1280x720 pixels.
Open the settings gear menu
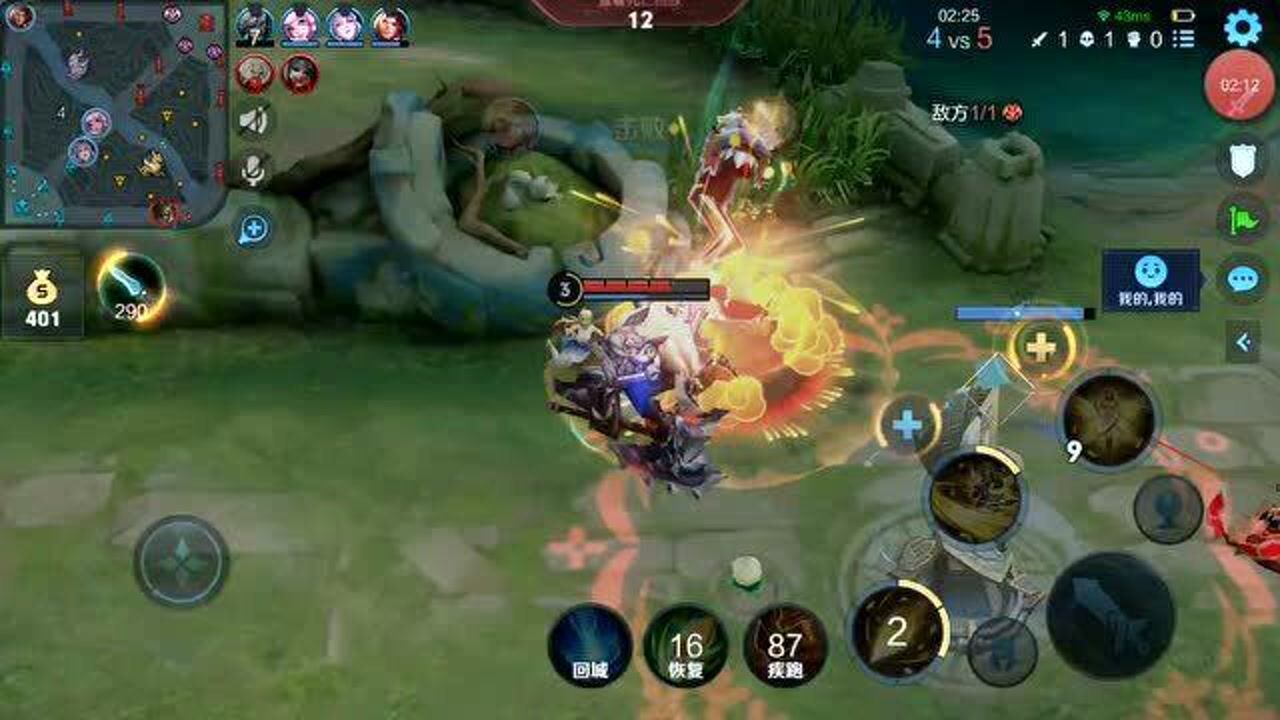pos(1242,28)
